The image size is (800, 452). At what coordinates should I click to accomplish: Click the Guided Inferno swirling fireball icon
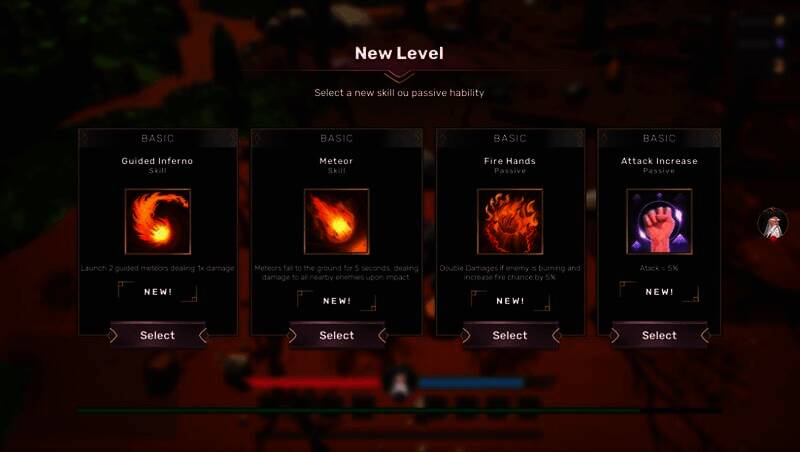click(x=157, y=221)
